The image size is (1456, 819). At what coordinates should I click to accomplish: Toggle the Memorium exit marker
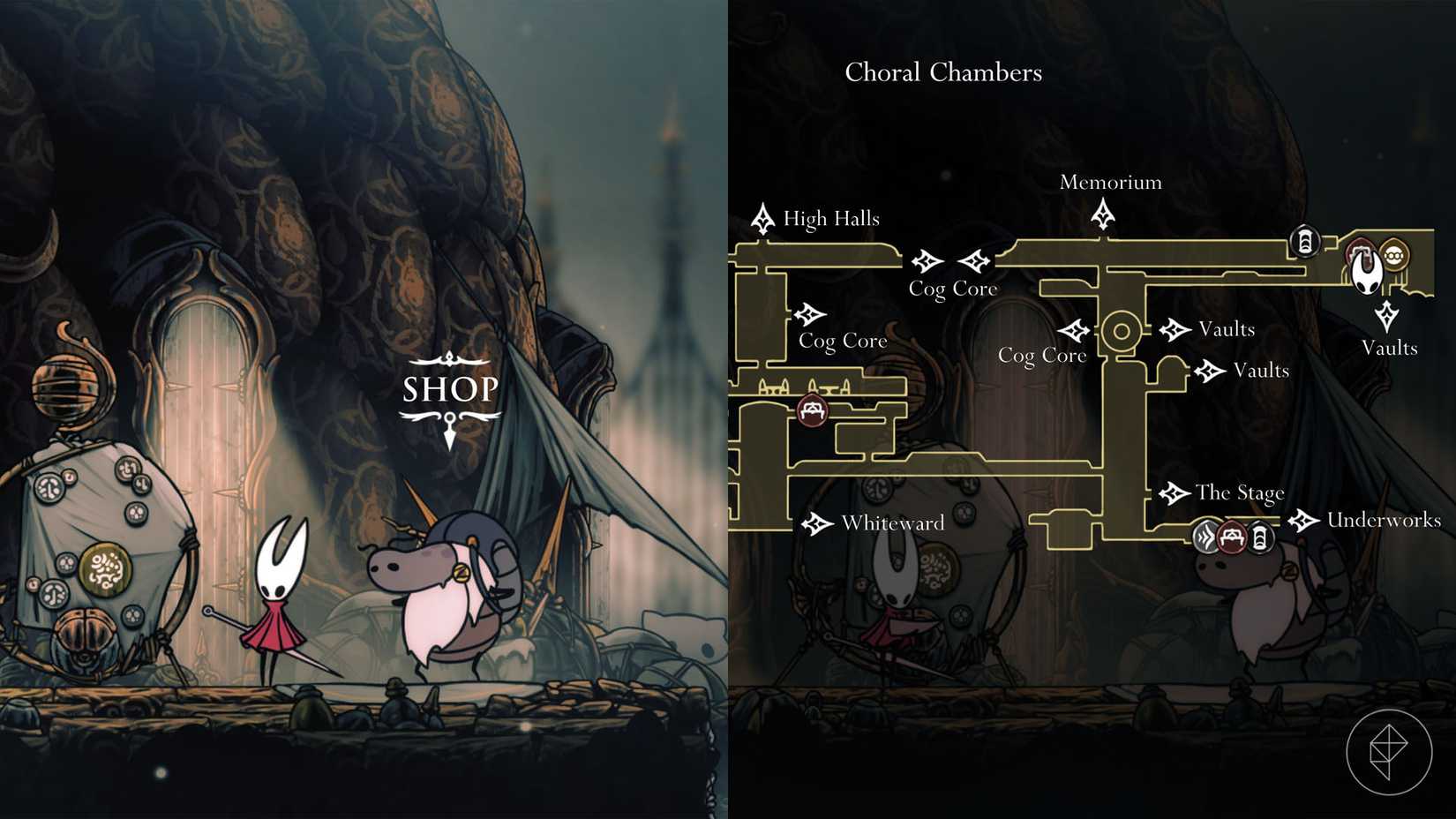coord(1104,212)
